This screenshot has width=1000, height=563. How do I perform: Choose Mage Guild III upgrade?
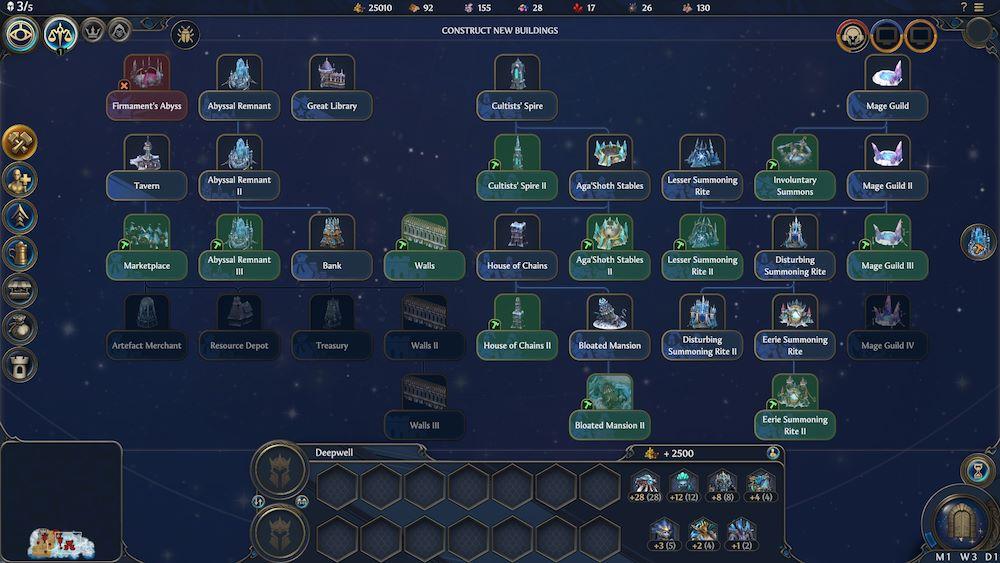(887, 265)
